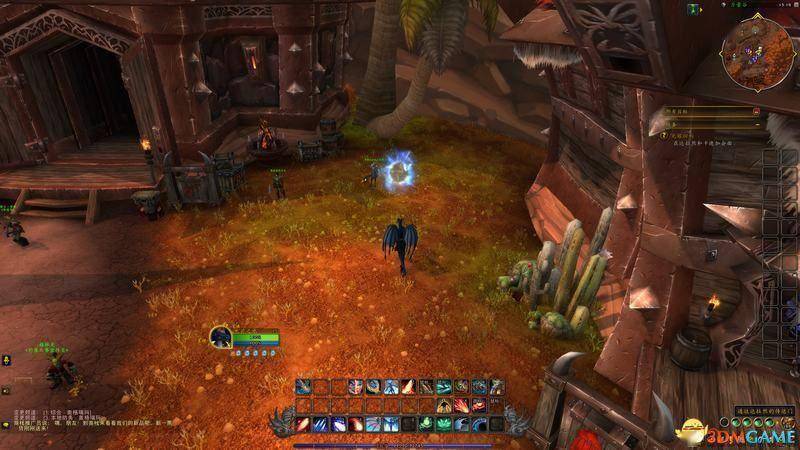Click the player character portrait

pos(221,338)
